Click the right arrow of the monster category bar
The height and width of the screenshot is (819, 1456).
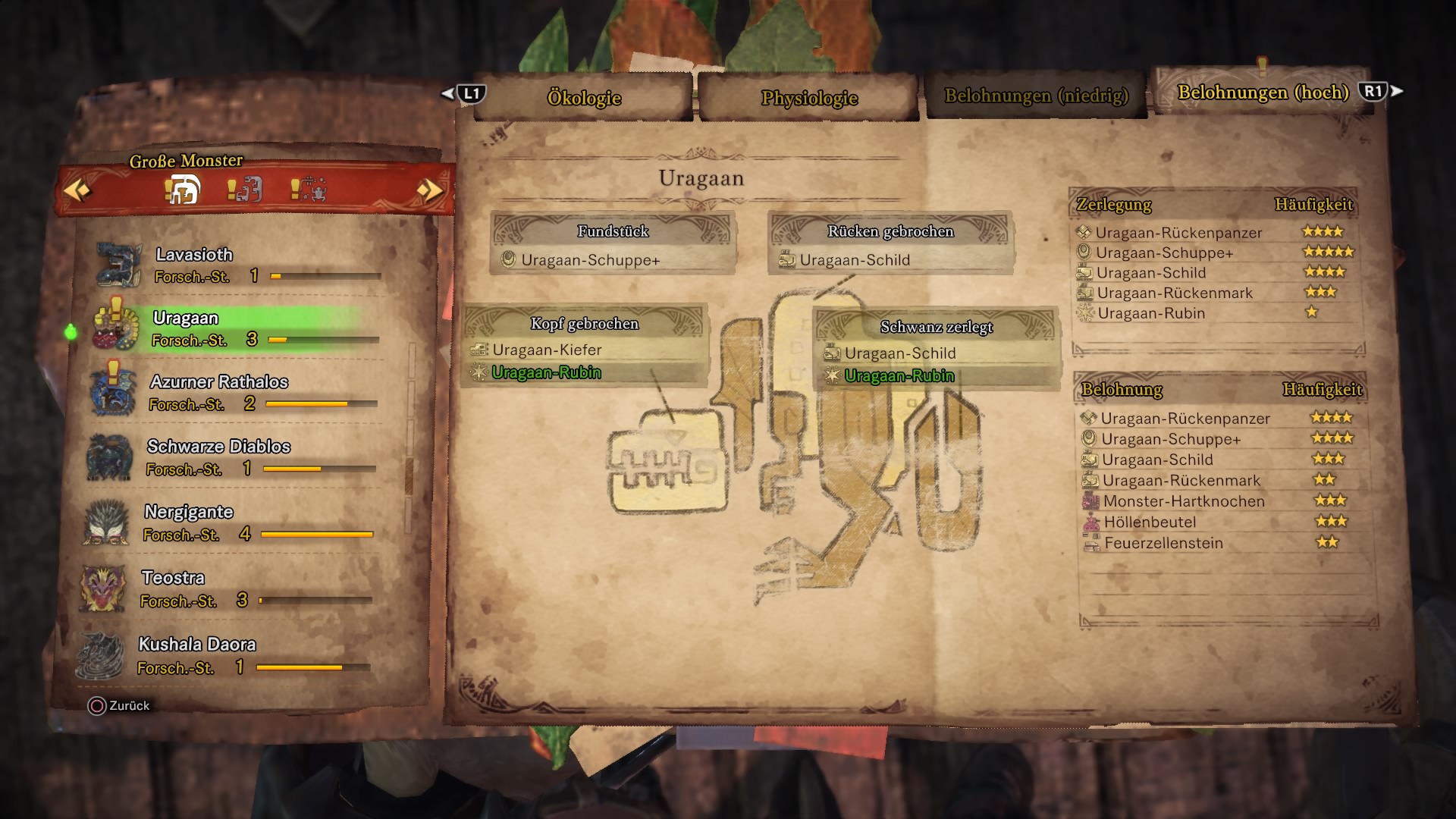[x=430, y=190]
